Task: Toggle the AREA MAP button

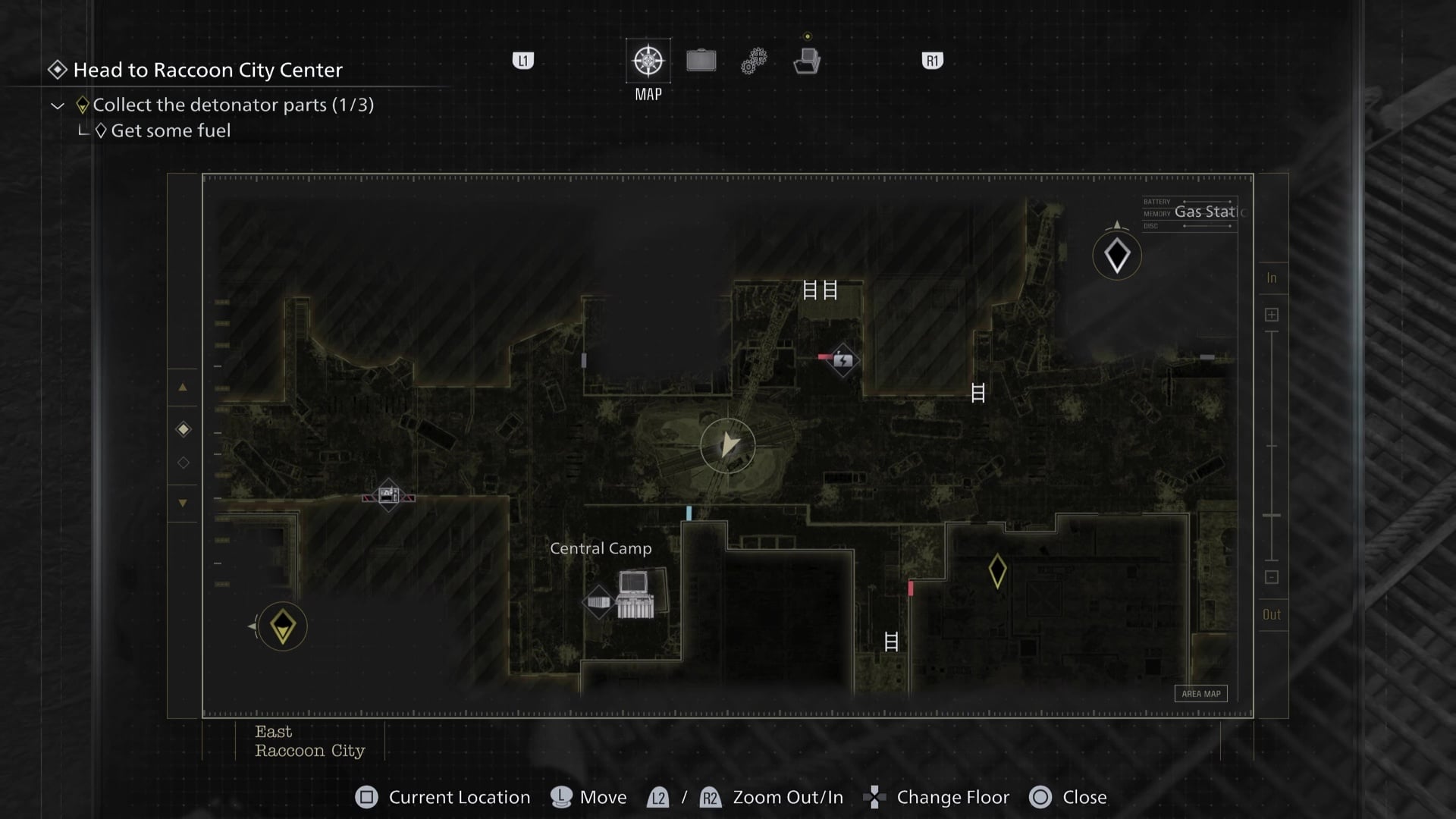Action: (x=1200, y=694)
